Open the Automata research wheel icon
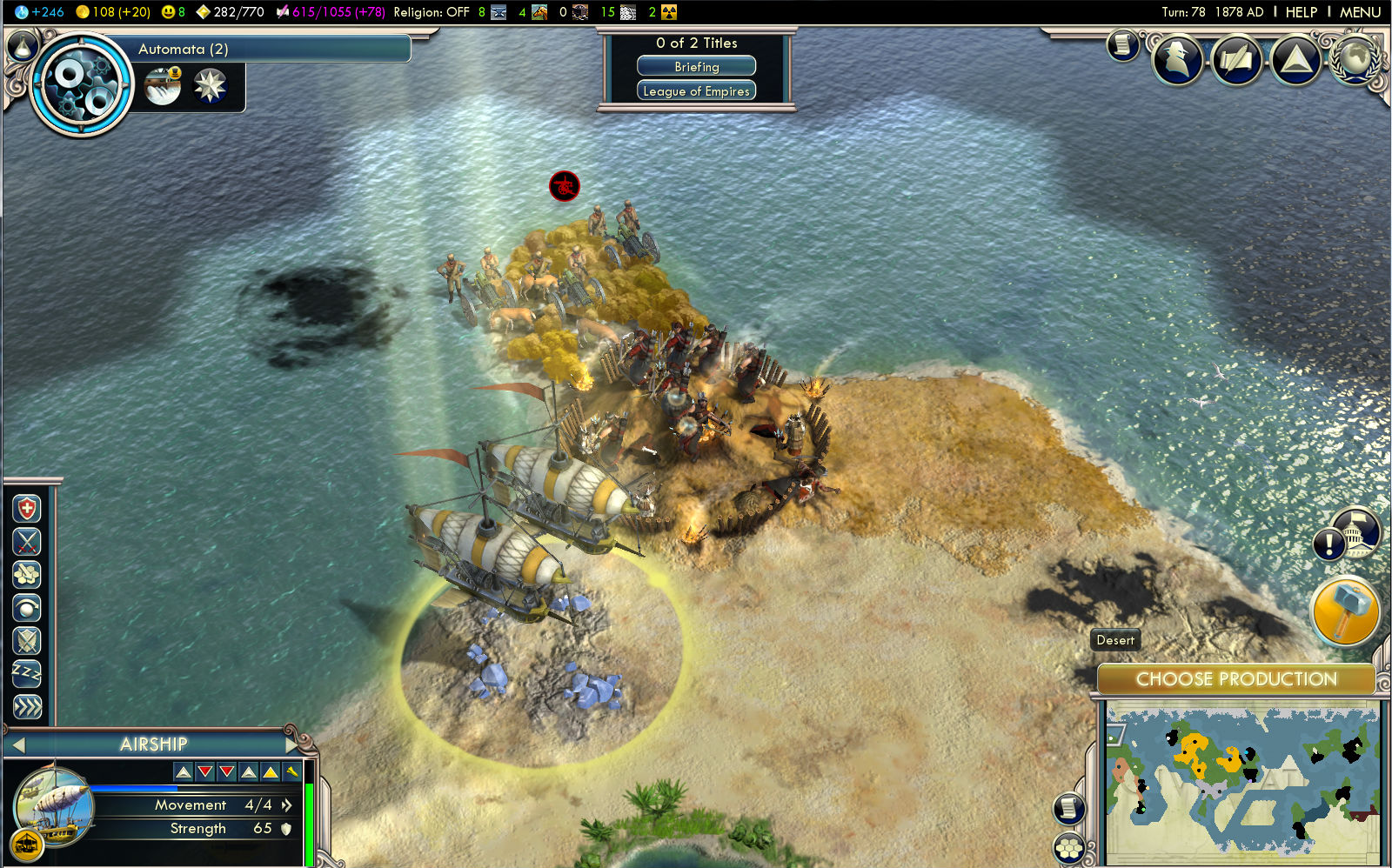Image resolution: width=1392 pixels, height=868 pixels. pos(81,84)
